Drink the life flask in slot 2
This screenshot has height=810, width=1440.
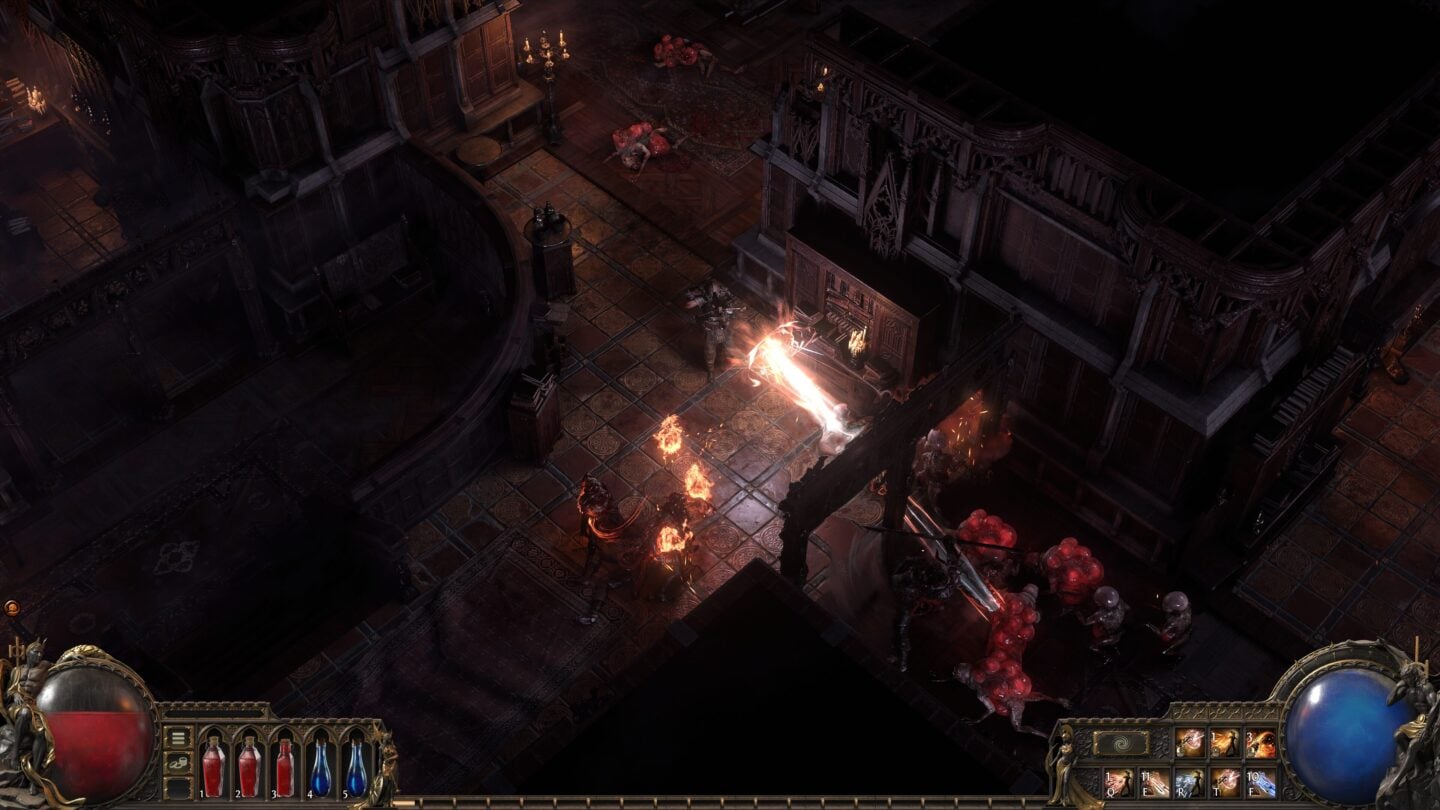pyautogui.click(x=251, y=767)
